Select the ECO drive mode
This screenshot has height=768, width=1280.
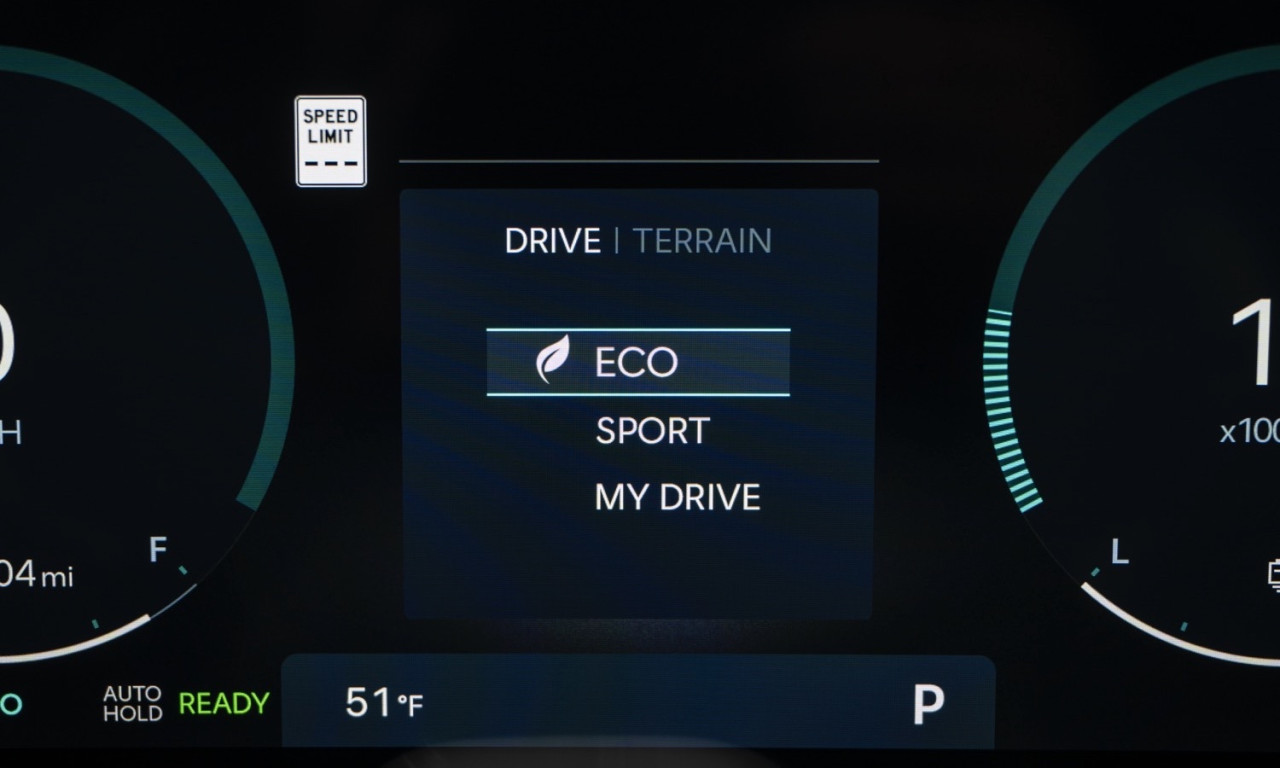(637, 362)
